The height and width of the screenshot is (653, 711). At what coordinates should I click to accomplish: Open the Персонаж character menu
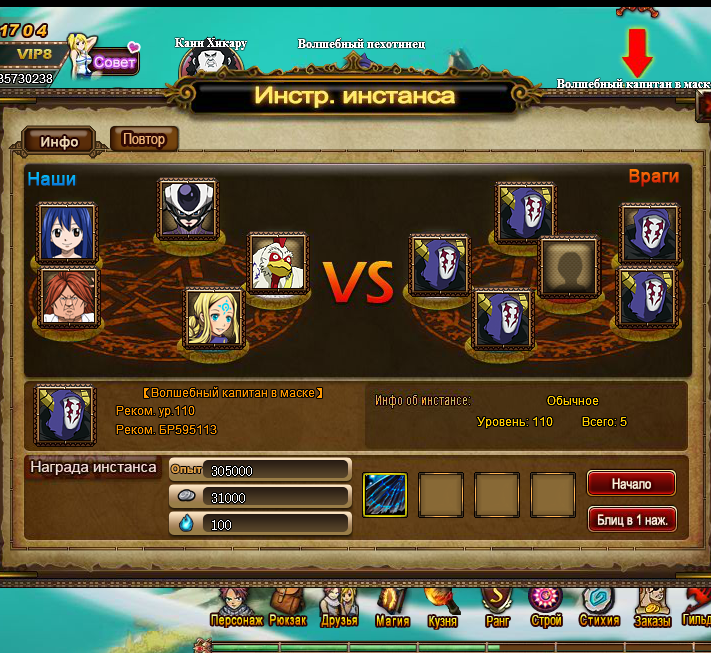coord(237,605)
